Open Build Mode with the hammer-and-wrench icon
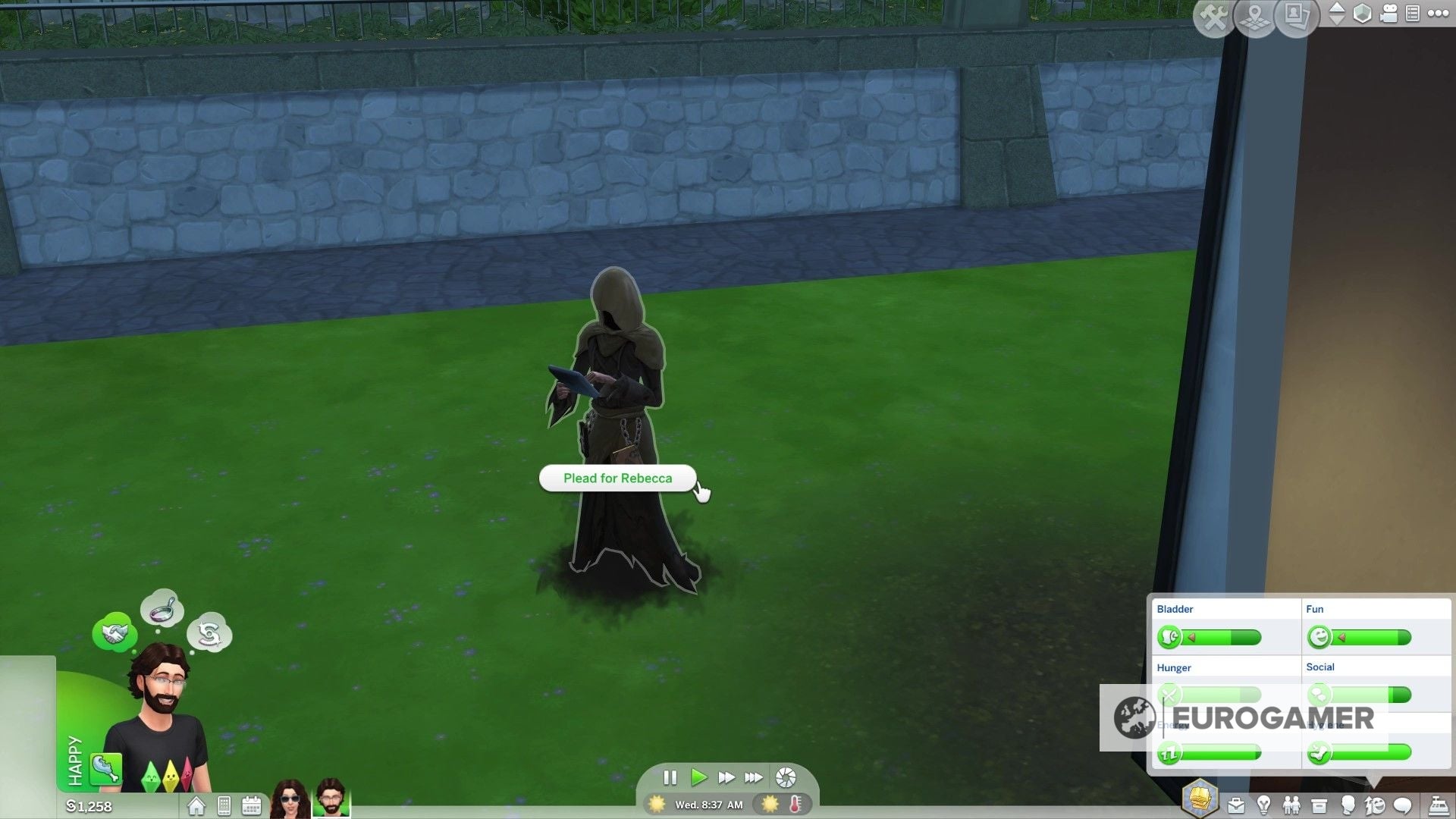 (1213, 17)
